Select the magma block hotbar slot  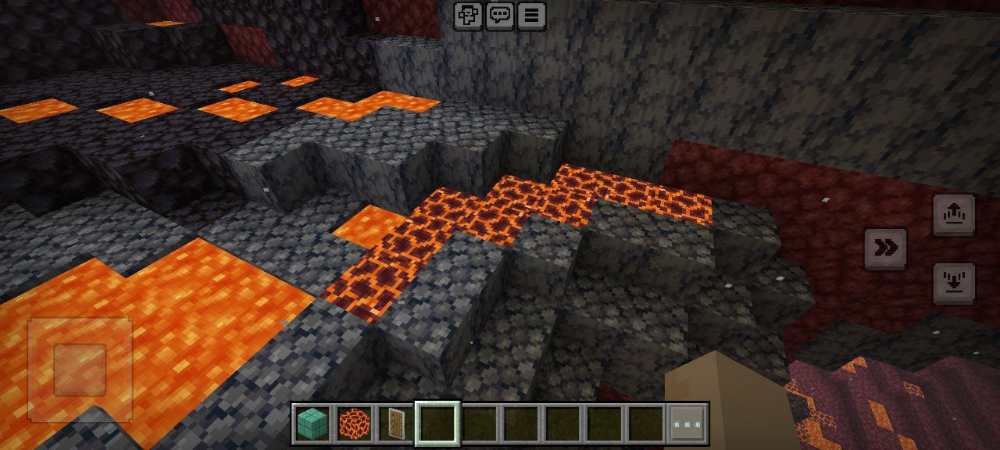(353, 423)
